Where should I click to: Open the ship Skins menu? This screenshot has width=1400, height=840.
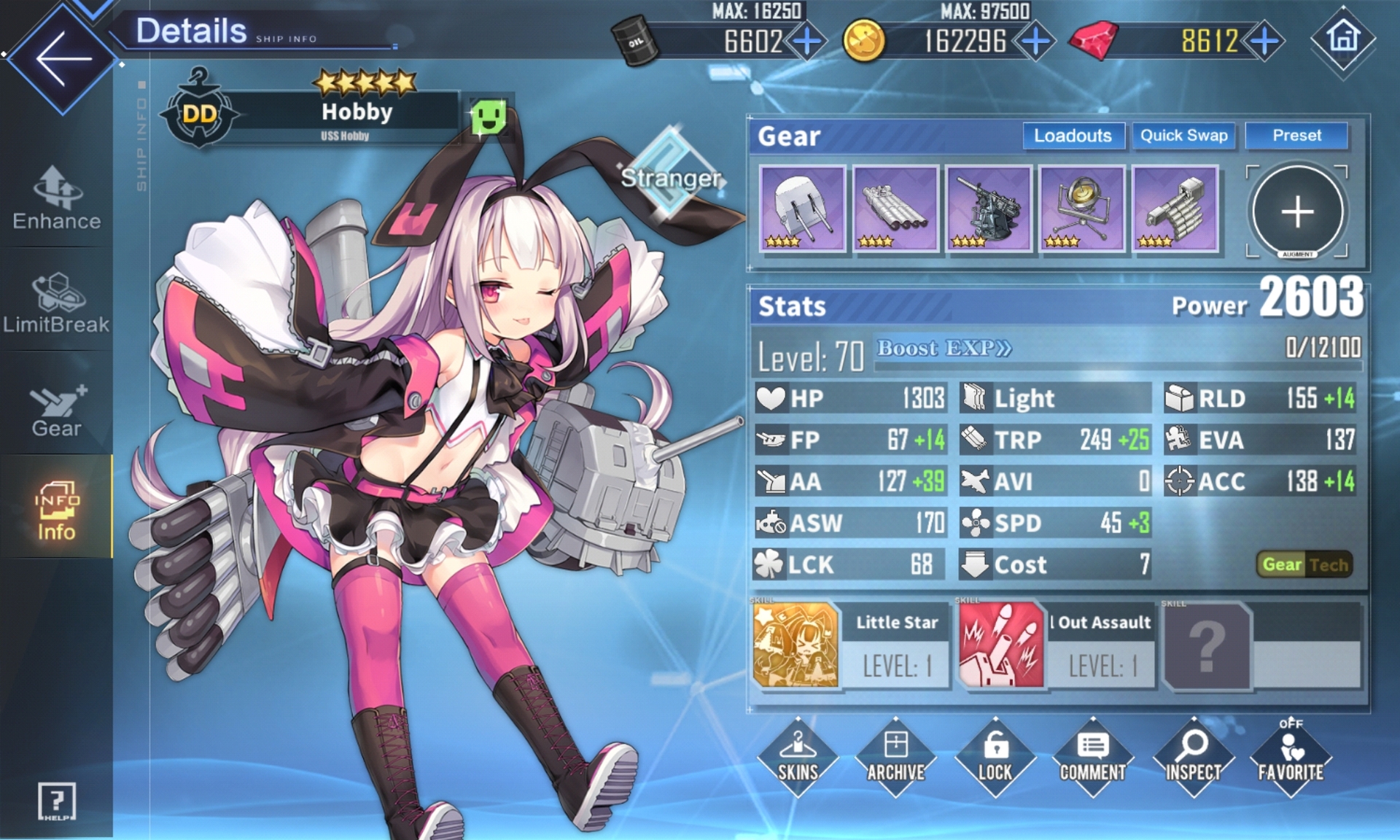798,757
